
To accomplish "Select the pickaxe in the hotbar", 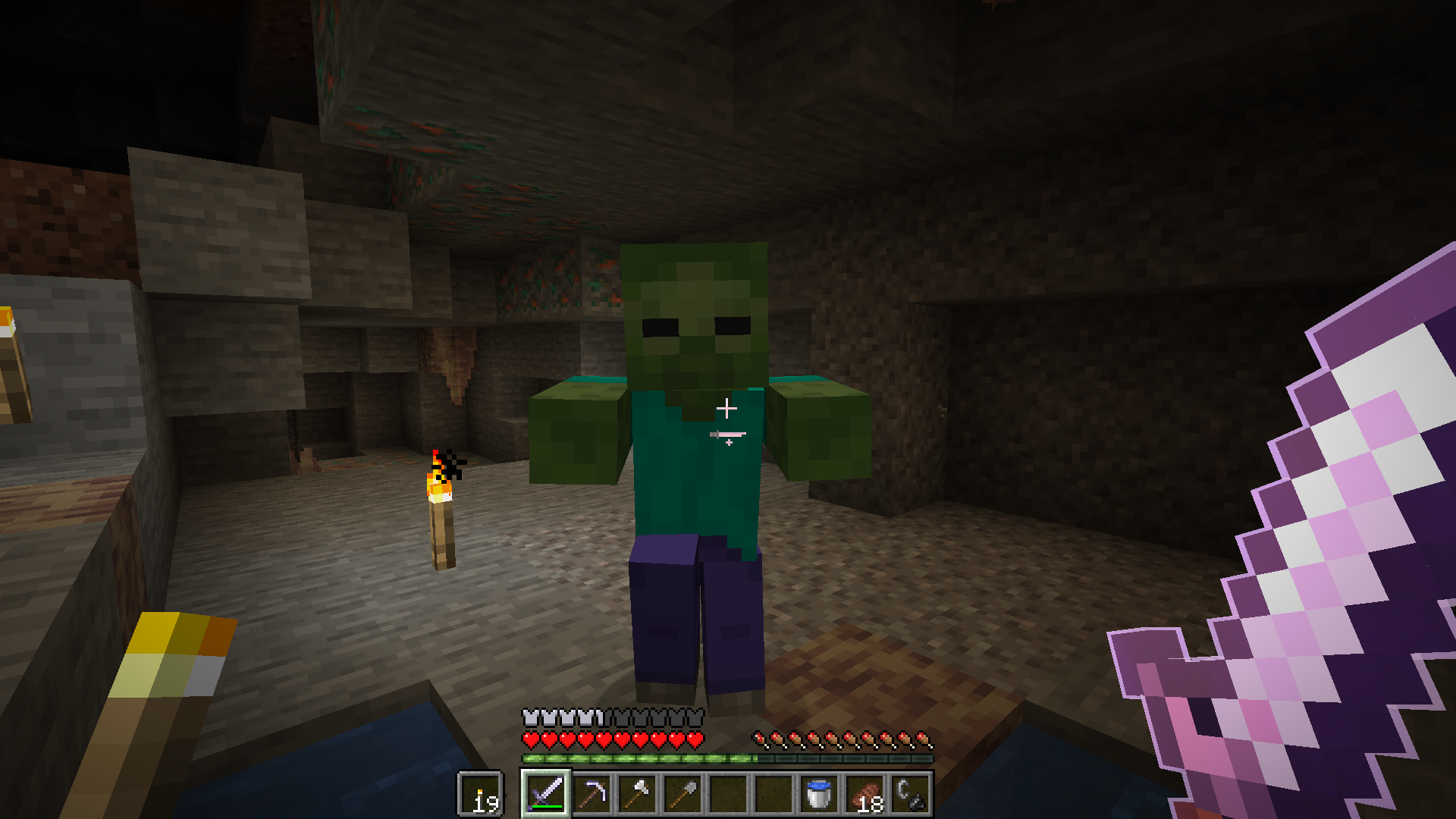I will pos(591,794).
